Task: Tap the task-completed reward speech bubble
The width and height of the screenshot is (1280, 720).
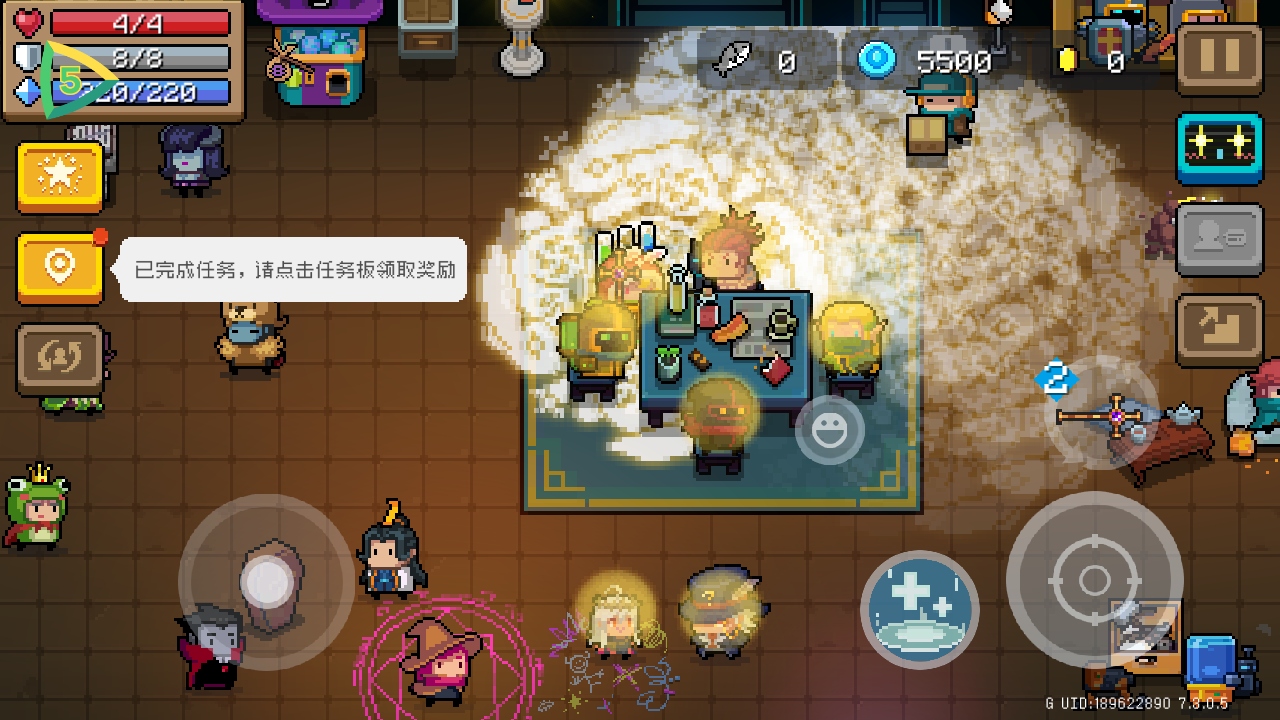Action: (x=294, y=269)
